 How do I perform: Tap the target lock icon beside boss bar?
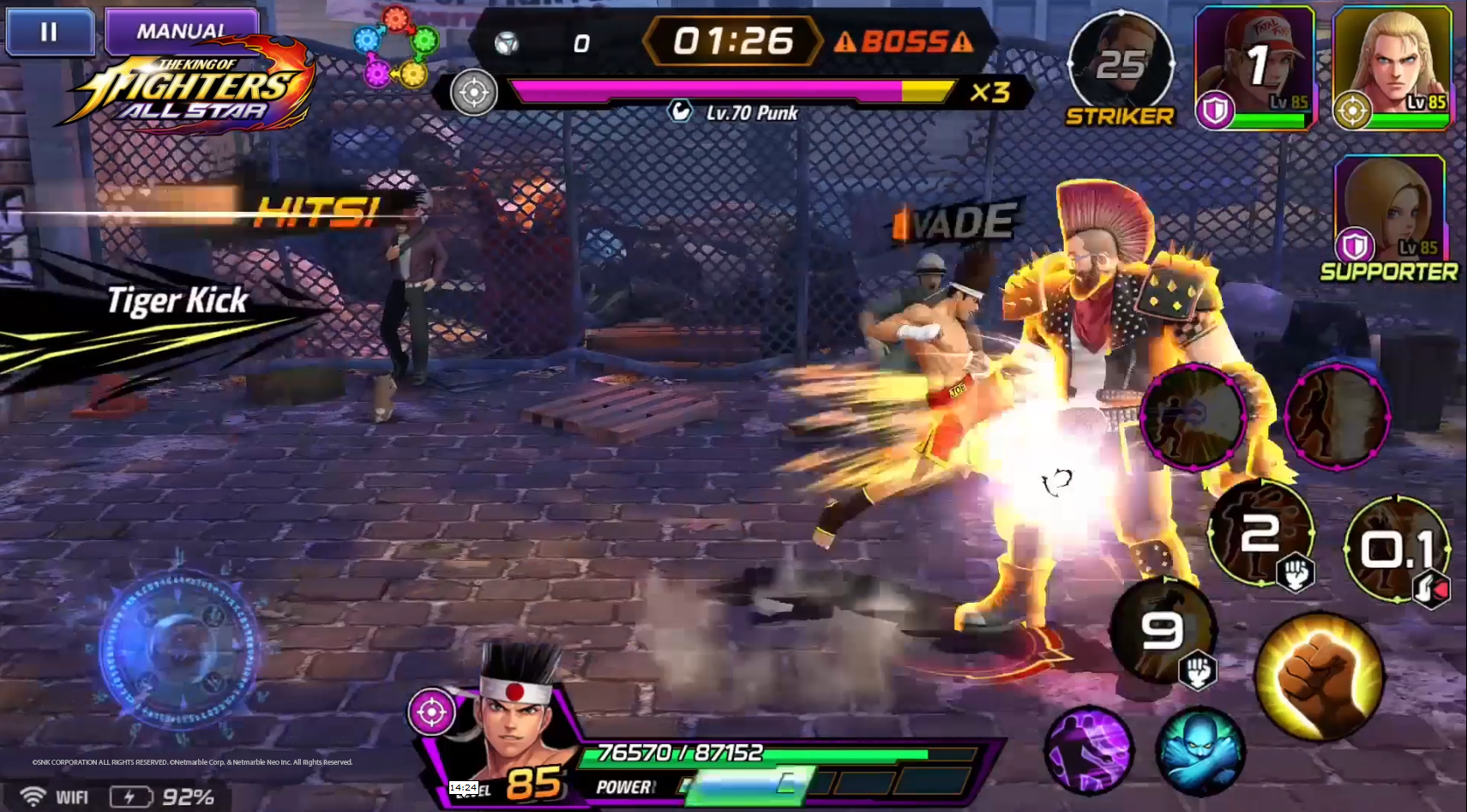click(x=474, y=93)
